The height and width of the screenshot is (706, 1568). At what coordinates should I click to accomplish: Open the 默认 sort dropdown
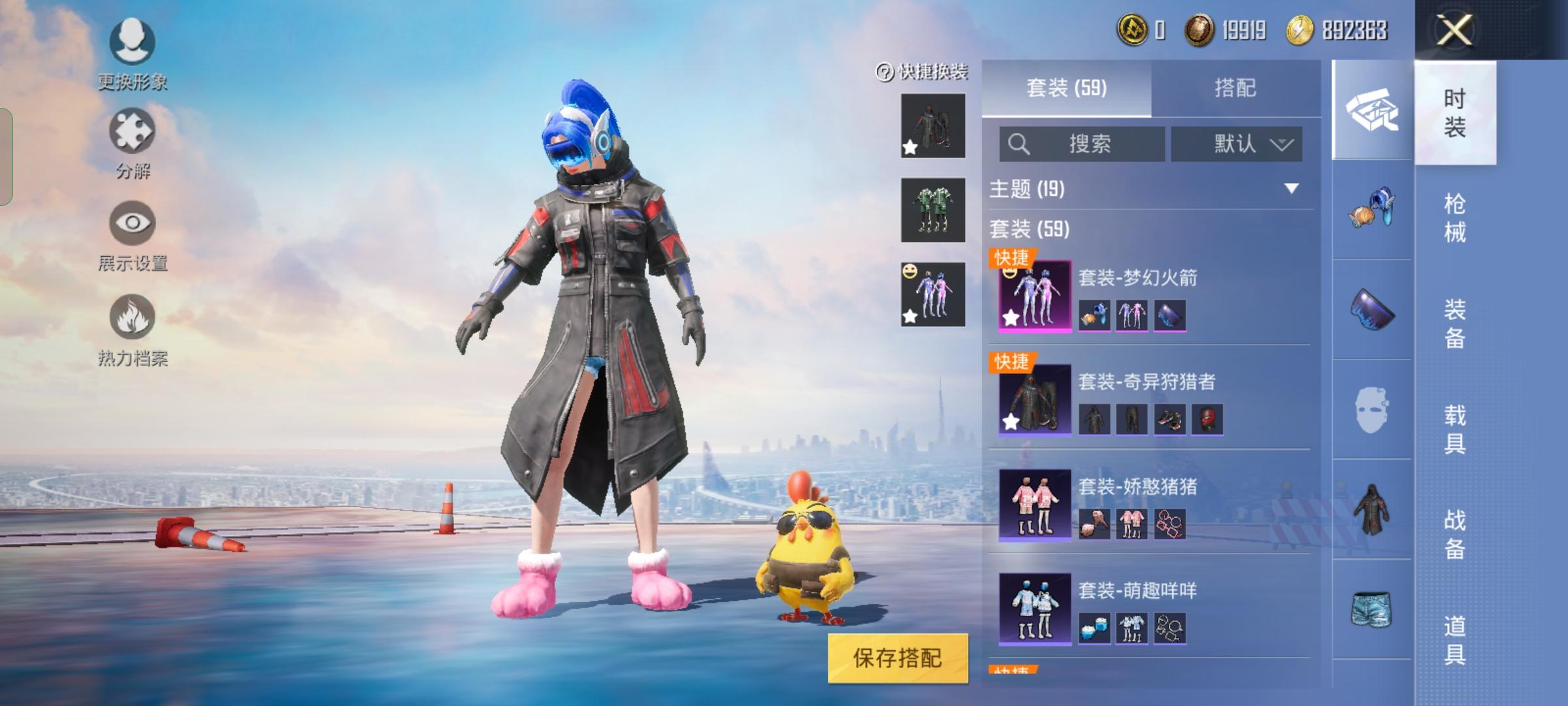pyautogui.click(x=1236, y=144)
